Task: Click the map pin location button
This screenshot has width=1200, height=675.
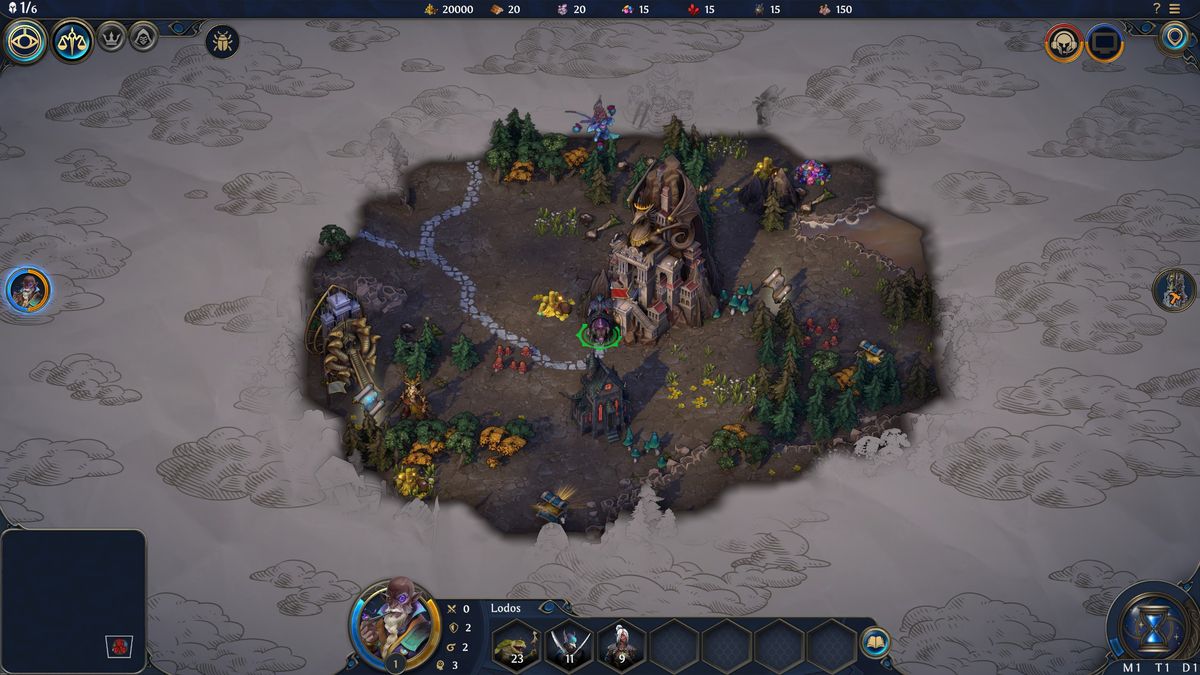Action: (1174, 39)
